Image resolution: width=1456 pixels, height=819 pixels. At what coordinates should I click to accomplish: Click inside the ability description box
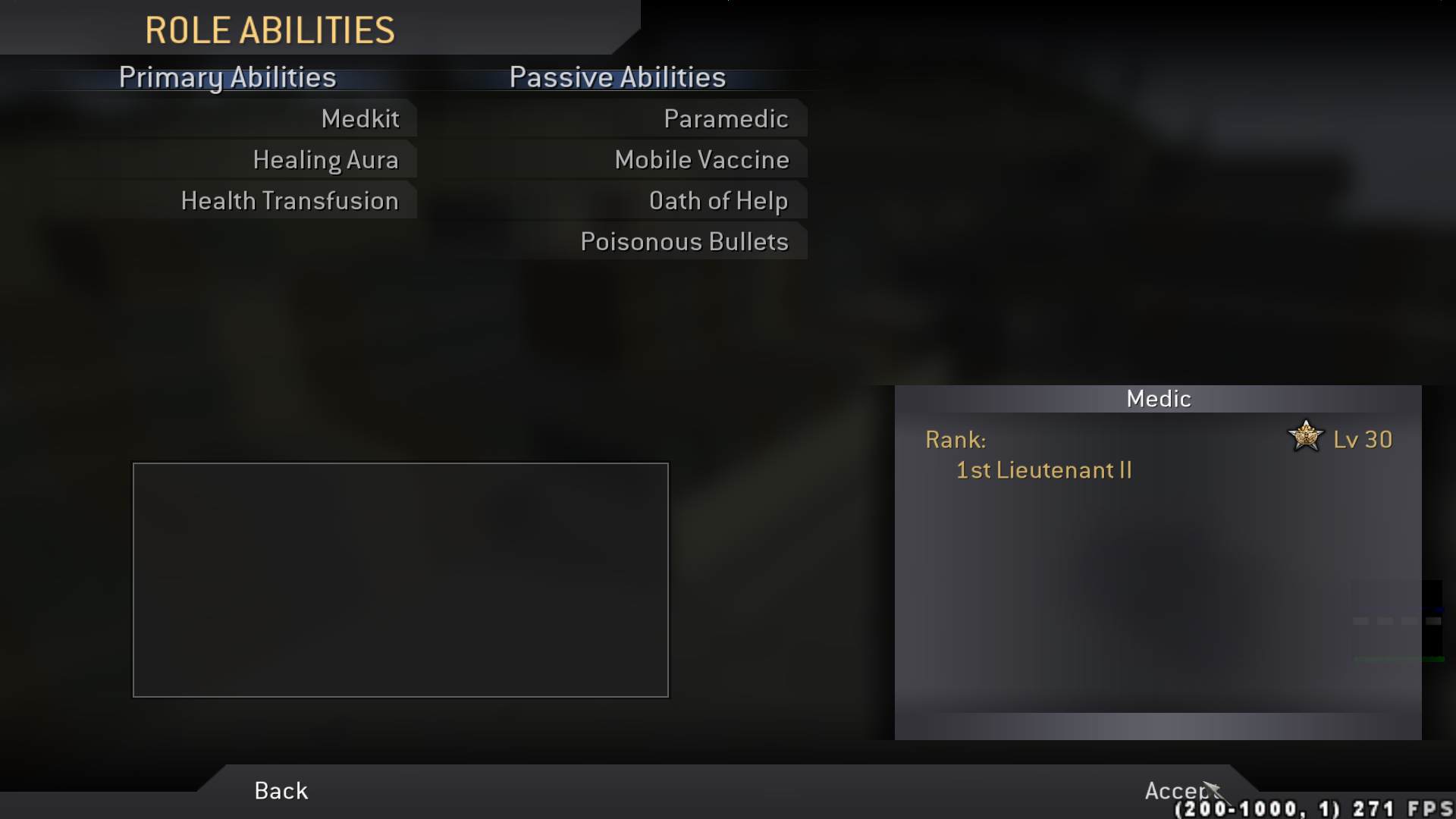400,580
